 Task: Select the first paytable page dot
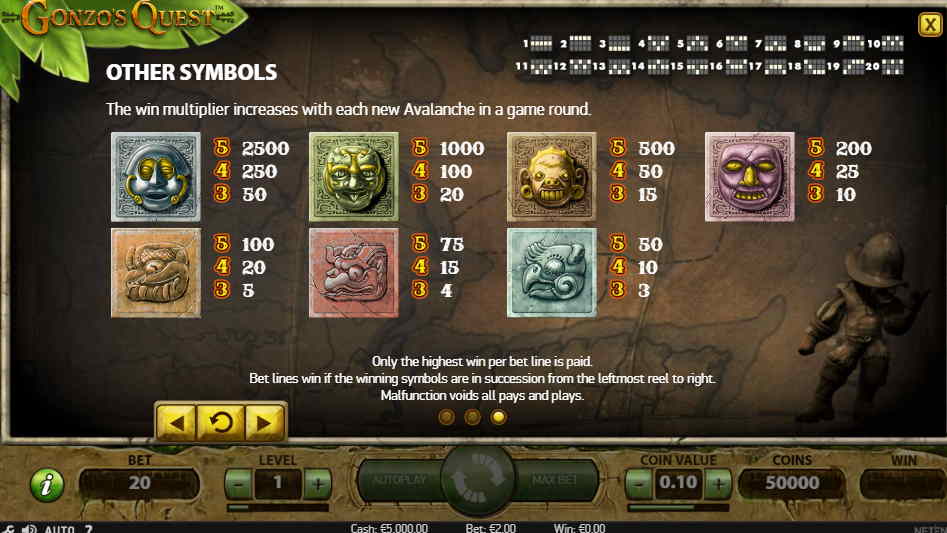coord(446,417)
